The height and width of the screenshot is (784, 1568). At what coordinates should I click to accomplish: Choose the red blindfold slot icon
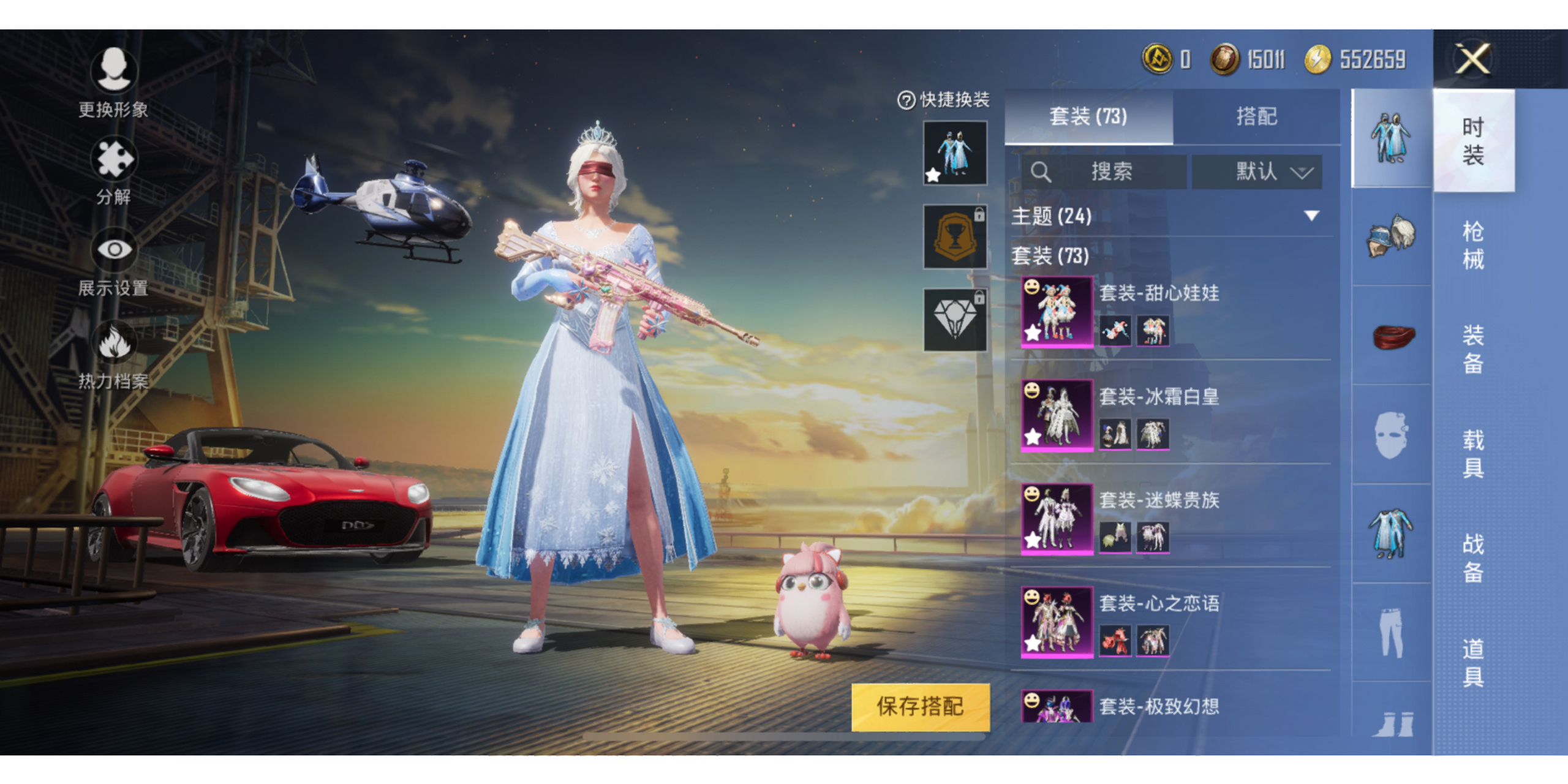click(1392, 336)
